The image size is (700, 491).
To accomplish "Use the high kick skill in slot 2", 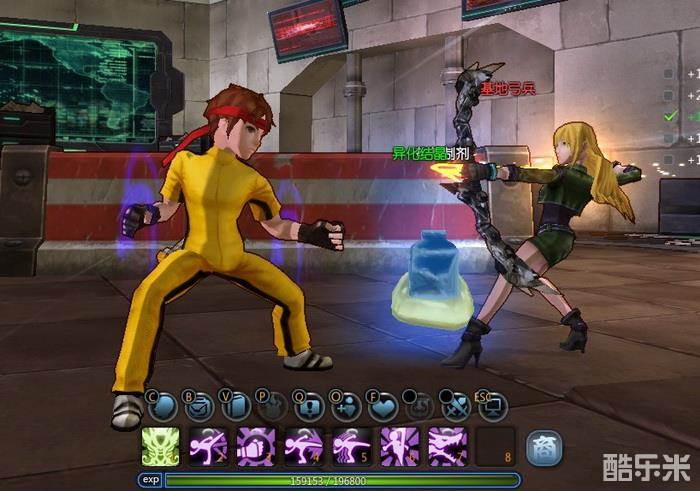I will point(208,446).
